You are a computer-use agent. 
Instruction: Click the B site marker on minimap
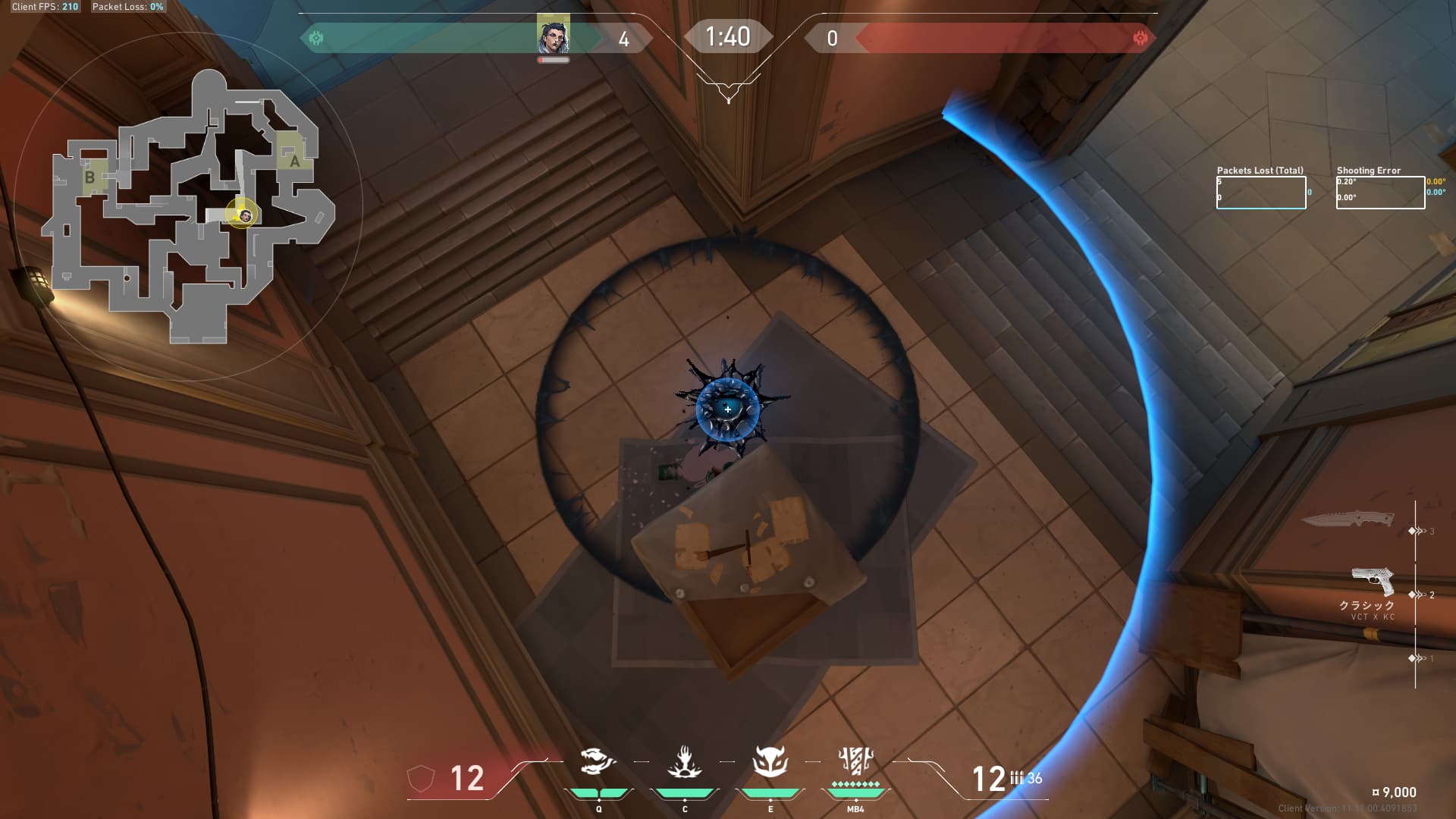(89, 177)
